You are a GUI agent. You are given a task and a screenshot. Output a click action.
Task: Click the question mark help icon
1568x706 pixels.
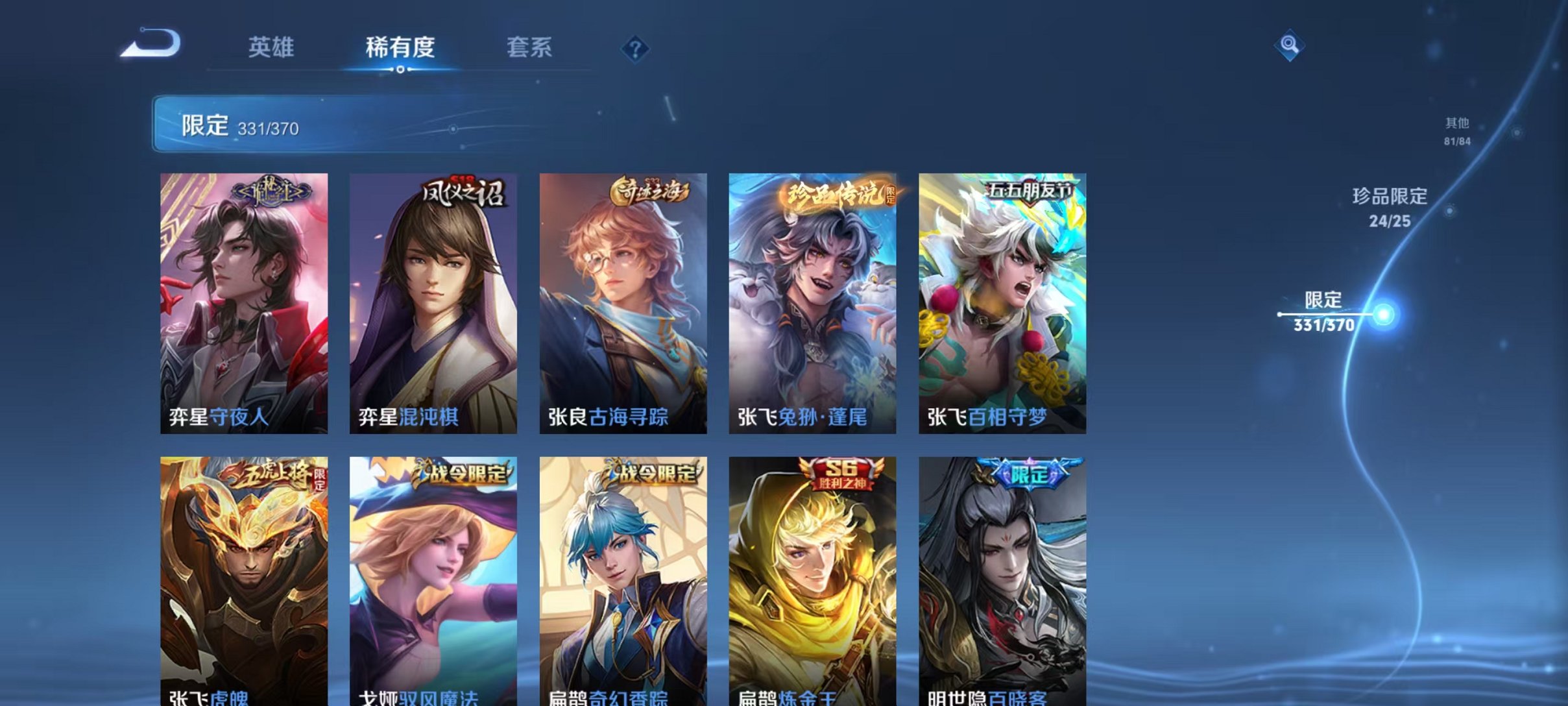pyautogui.click(x=637, y=47)
